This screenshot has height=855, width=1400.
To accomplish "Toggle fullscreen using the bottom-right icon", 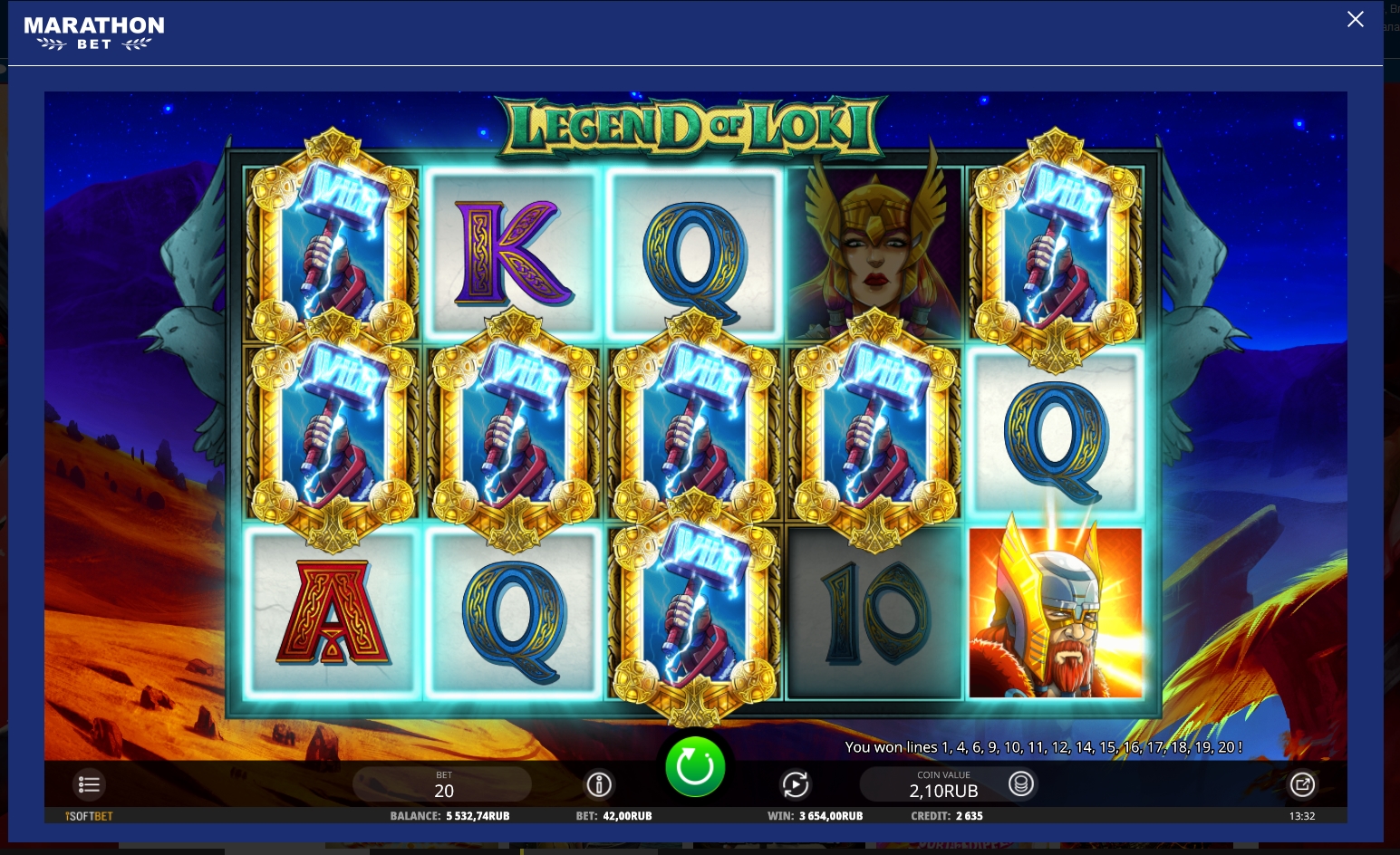I will pyautogui.click(x=1302, y=784).
